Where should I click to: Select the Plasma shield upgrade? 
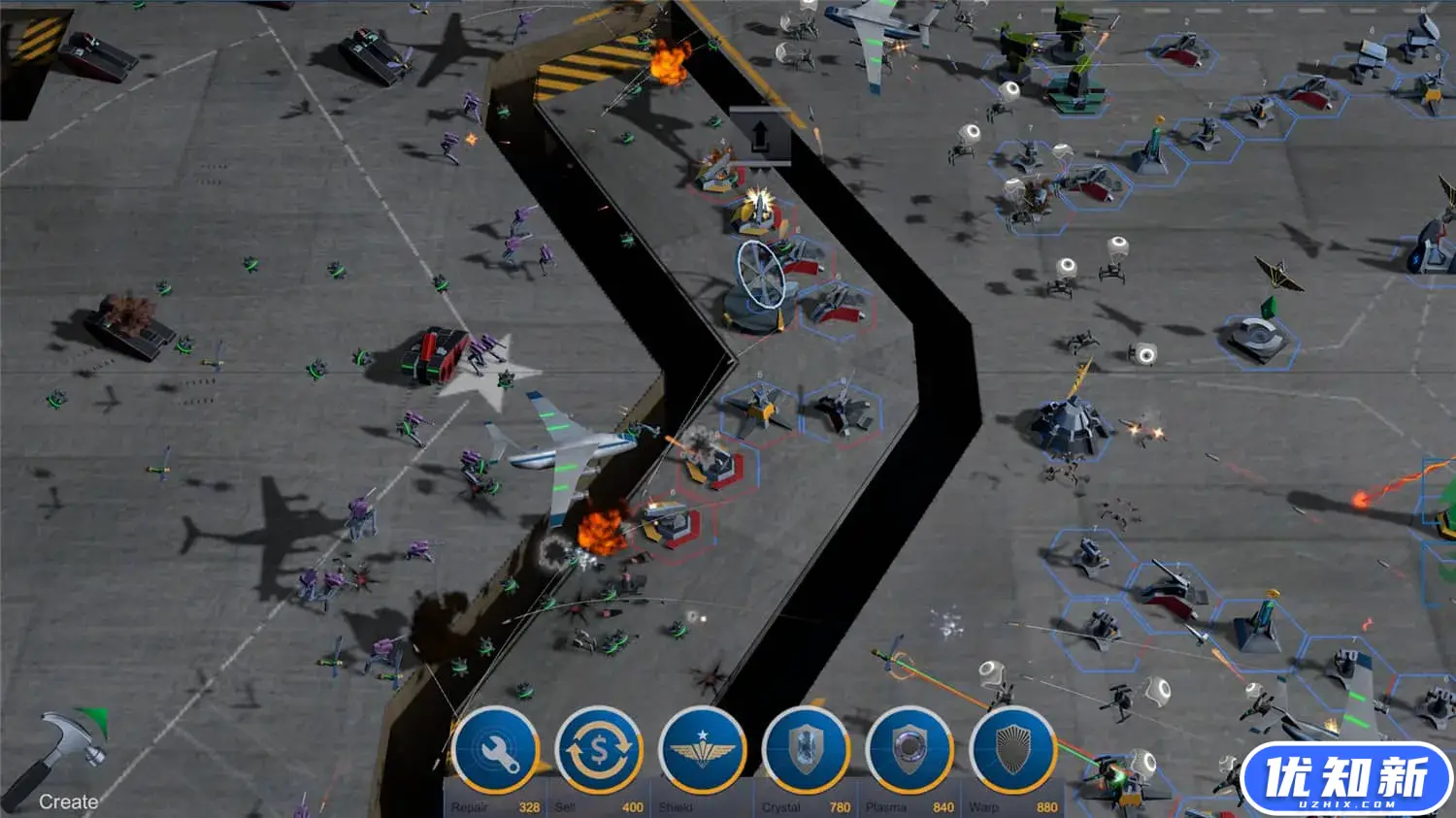[910, 751]
